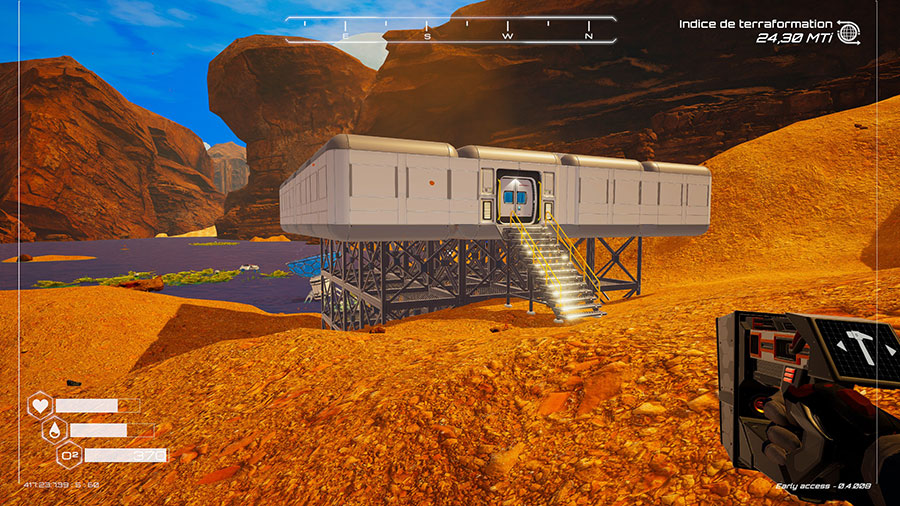Click the compass bar heading strip
This screenshot has width=900, height=506.
click(x=451, y=31)
